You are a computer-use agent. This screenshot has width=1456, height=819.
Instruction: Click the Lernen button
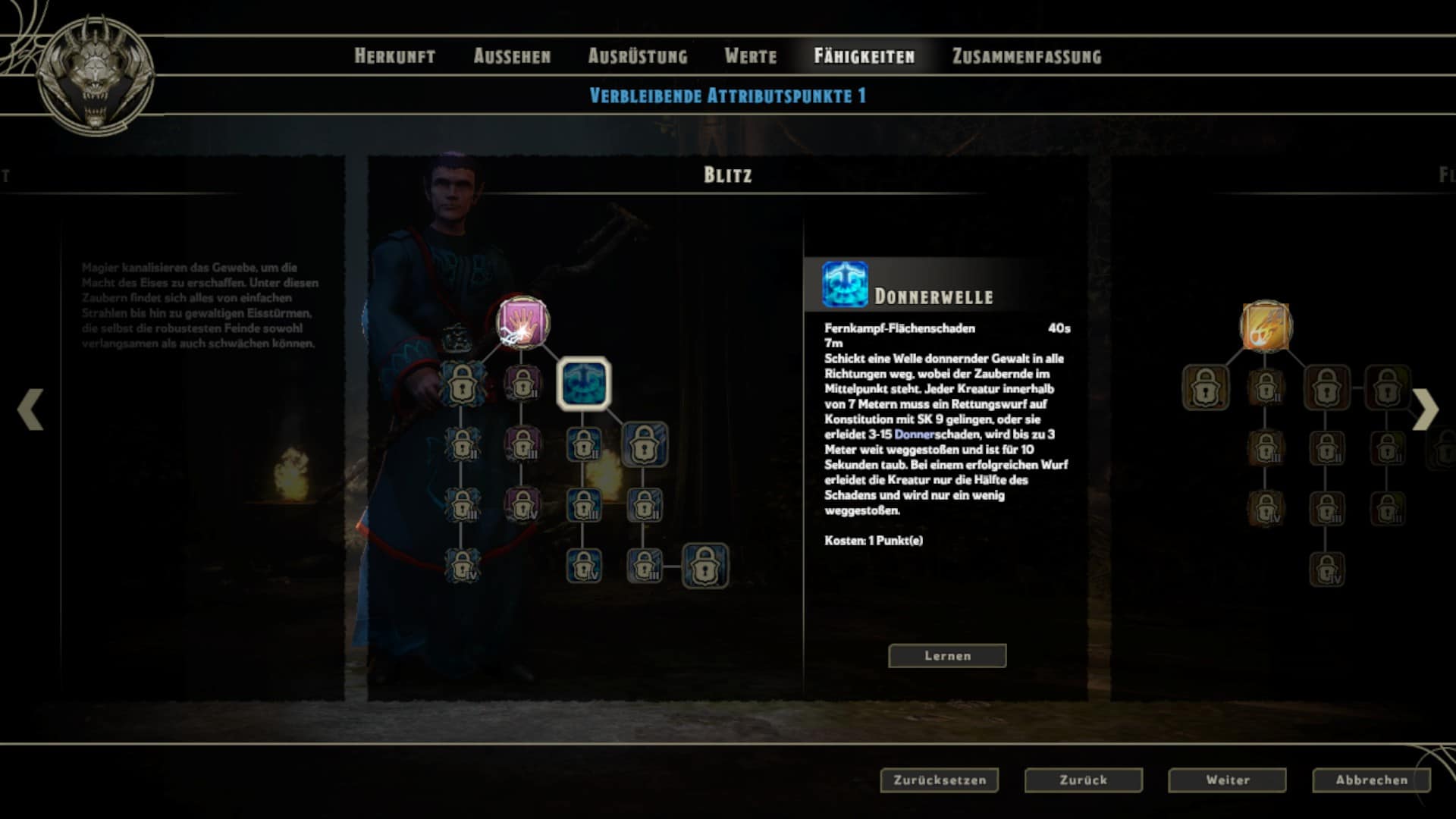click(x=947, y=656)
